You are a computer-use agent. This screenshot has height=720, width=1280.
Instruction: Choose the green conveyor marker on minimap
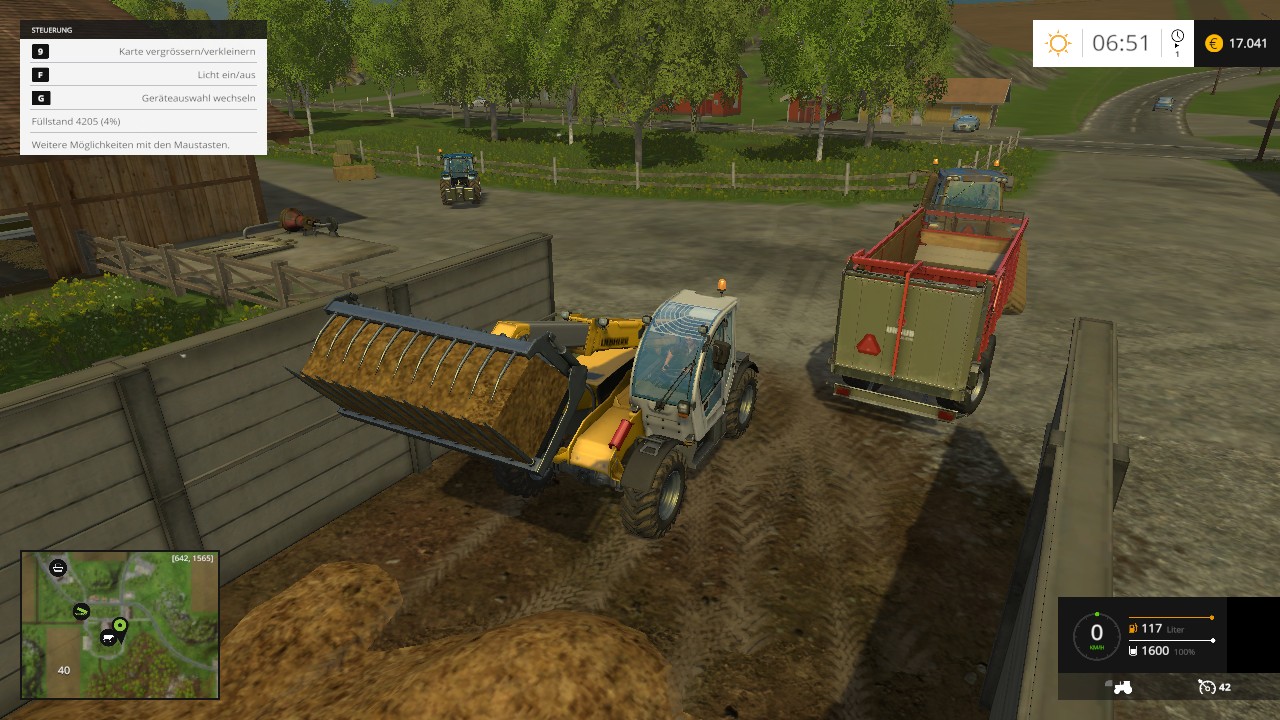point(81,611)
